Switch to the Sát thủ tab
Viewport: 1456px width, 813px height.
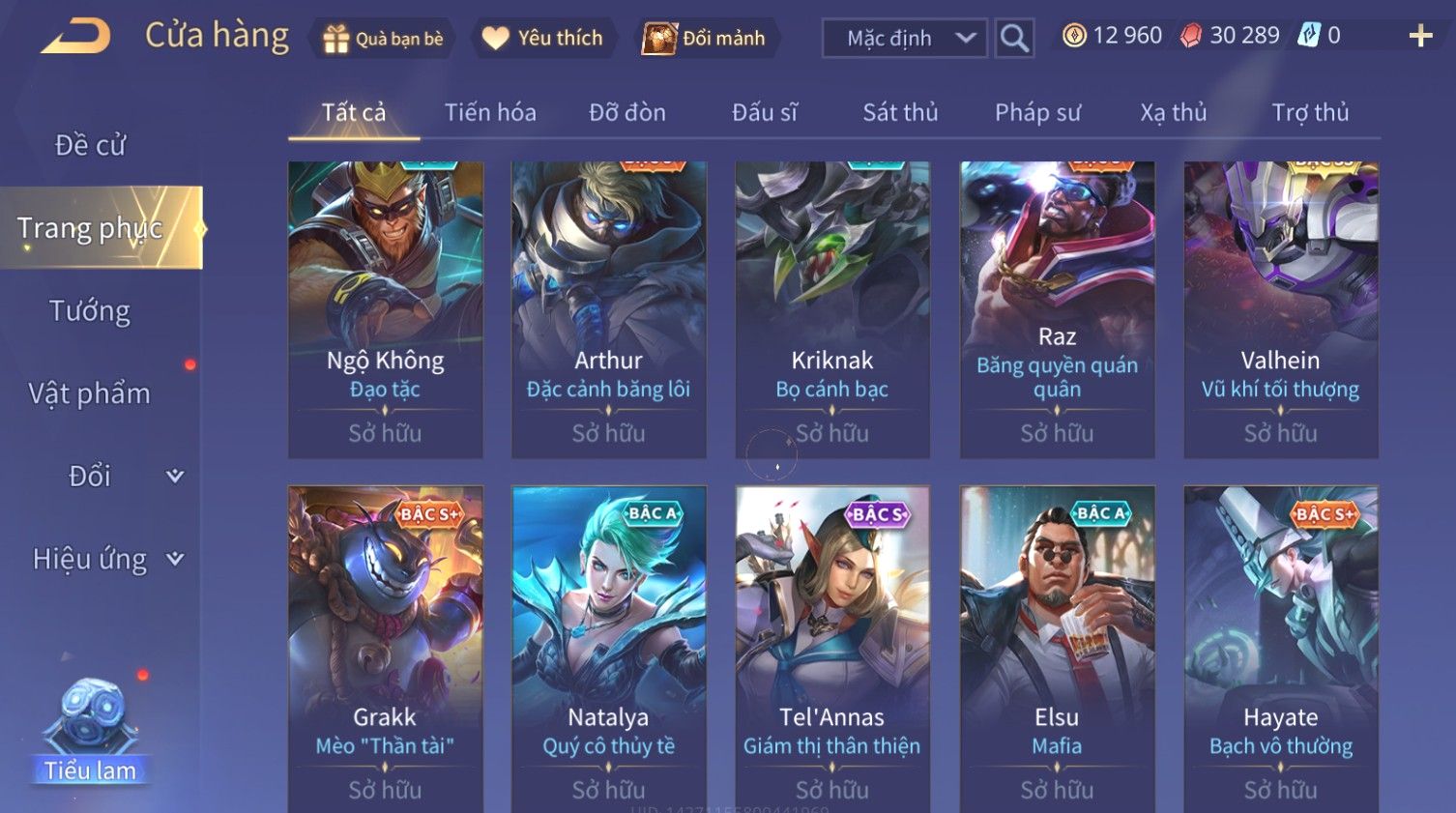point(900,113)
